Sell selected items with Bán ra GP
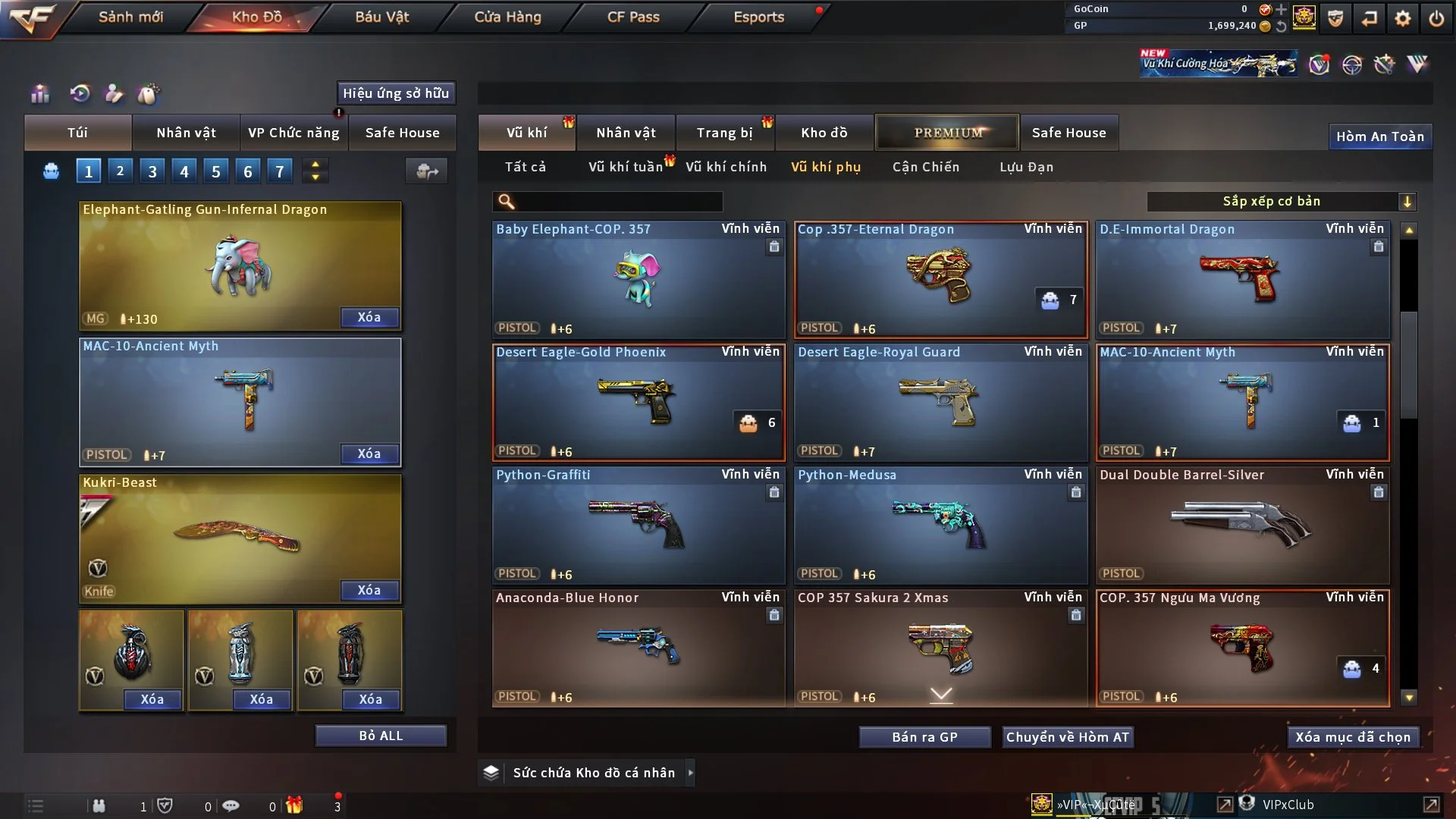 coord(924,737)
